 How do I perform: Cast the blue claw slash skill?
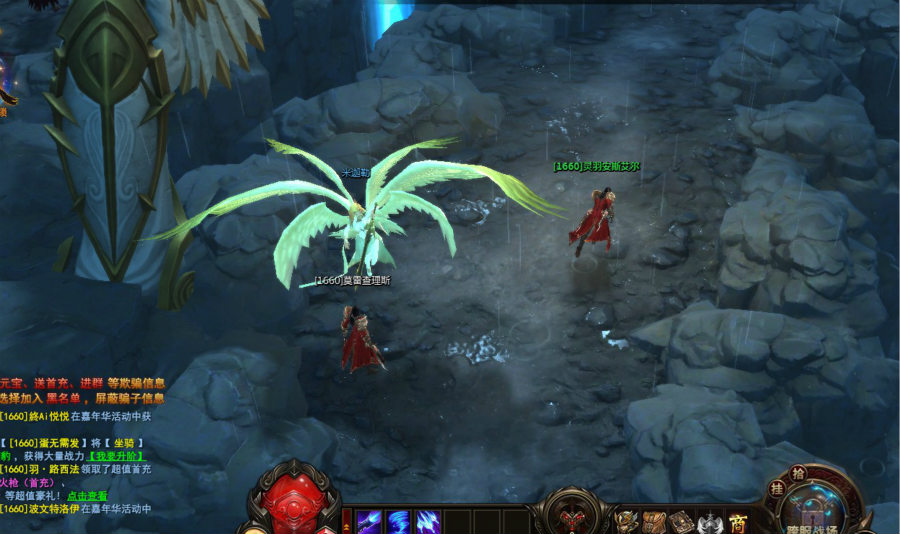[428, 521]
